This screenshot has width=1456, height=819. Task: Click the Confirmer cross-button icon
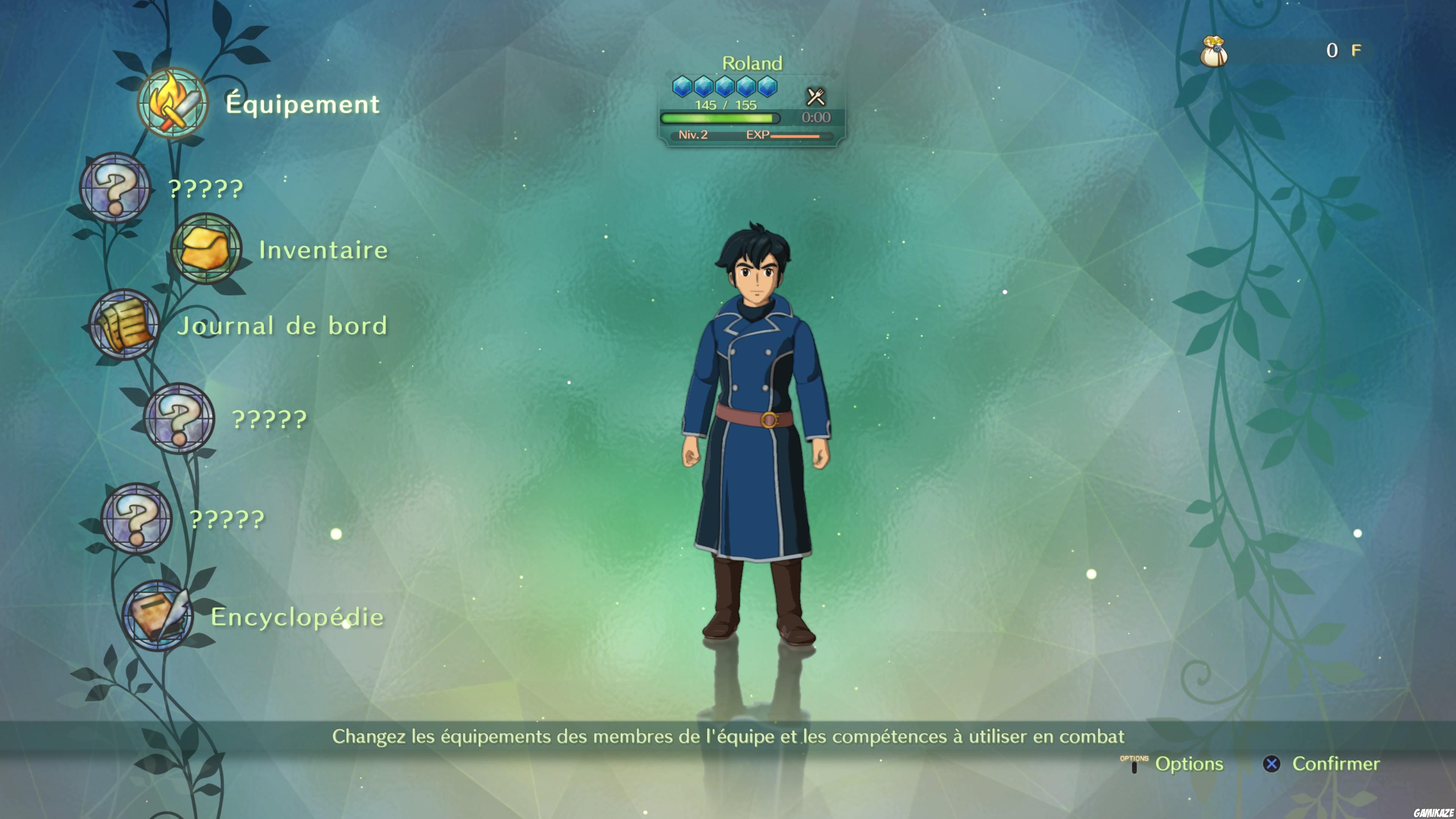(1272, 764)
